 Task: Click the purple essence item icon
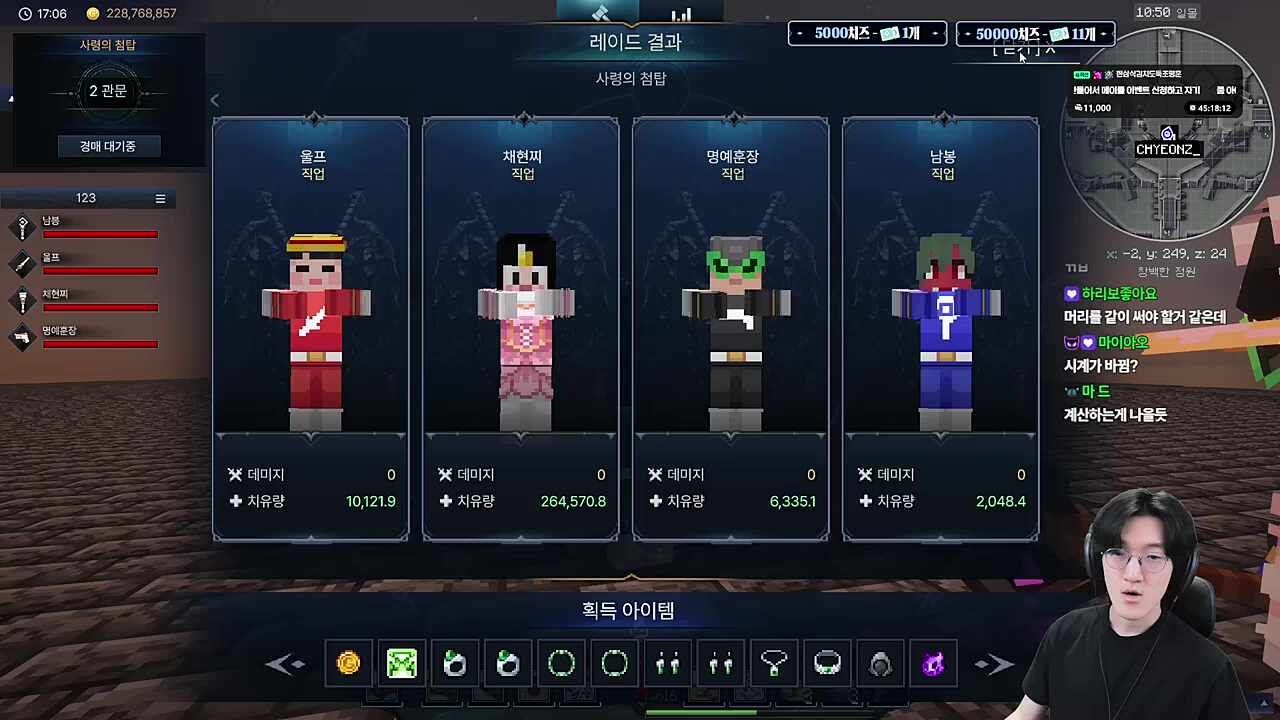click(933, 663)
